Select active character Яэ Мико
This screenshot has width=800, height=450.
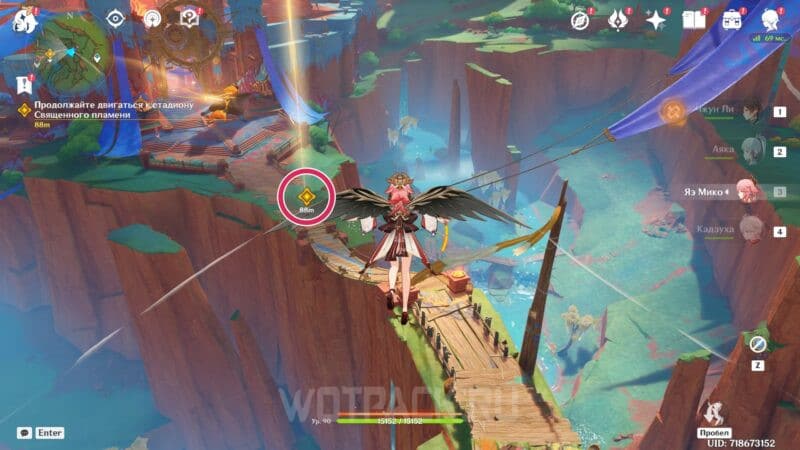750,190
